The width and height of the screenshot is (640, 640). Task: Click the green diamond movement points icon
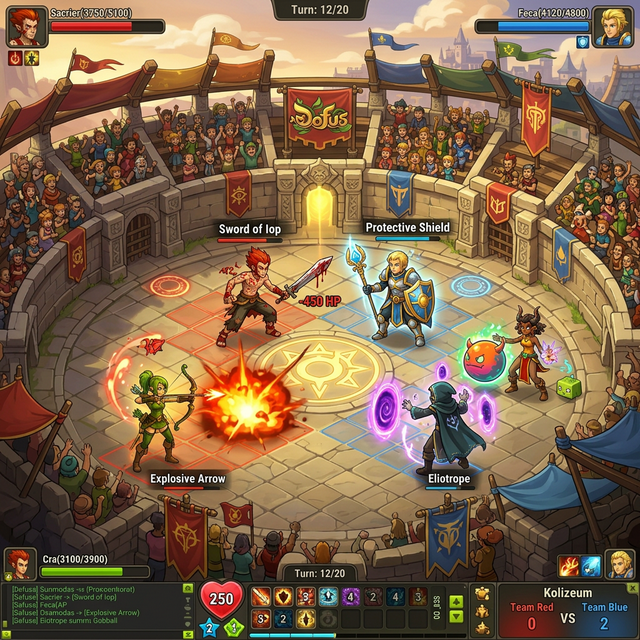(x=233, y=627)
